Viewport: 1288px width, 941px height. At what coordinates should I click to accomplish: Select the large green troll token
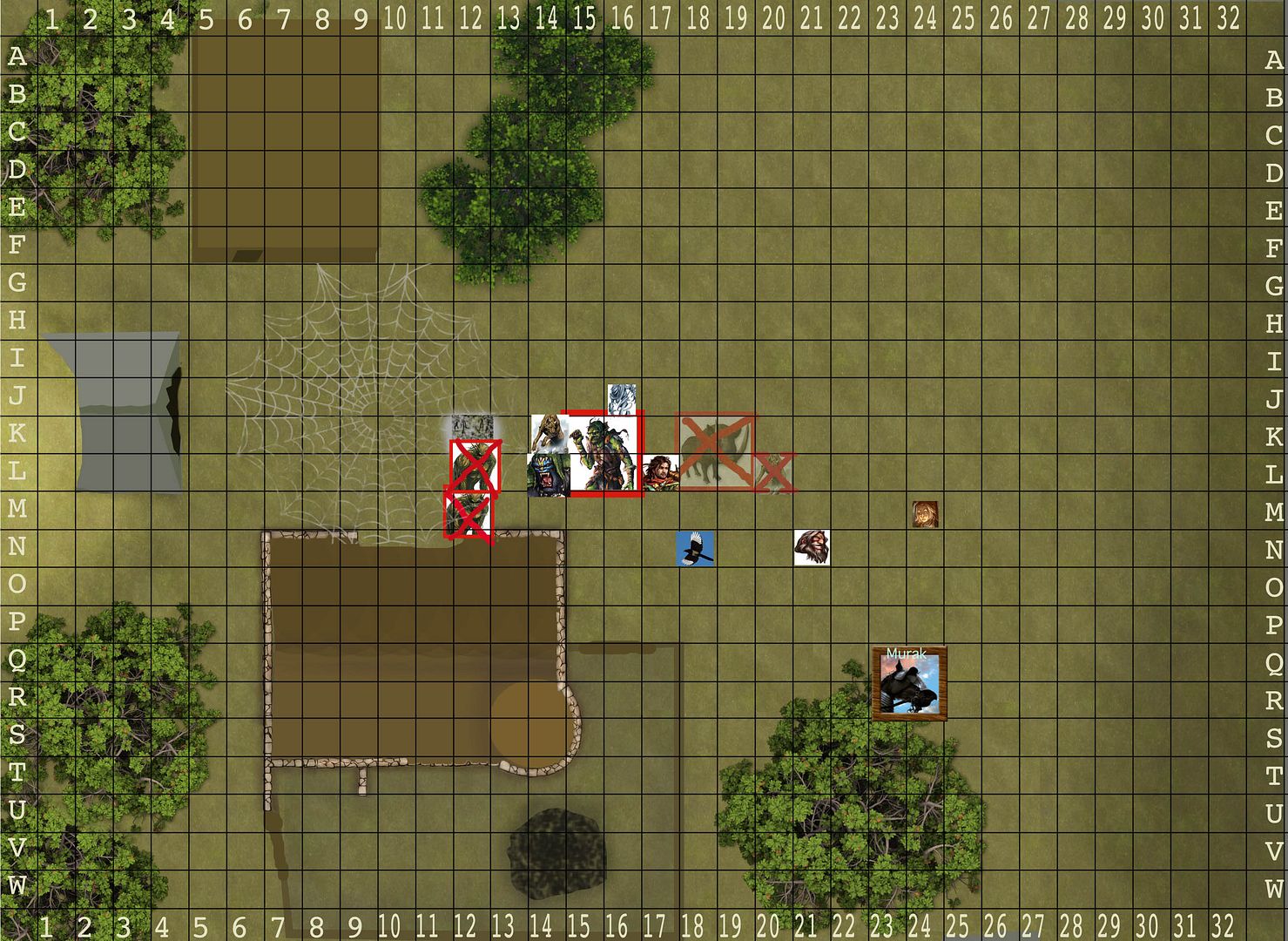point(603,453)
